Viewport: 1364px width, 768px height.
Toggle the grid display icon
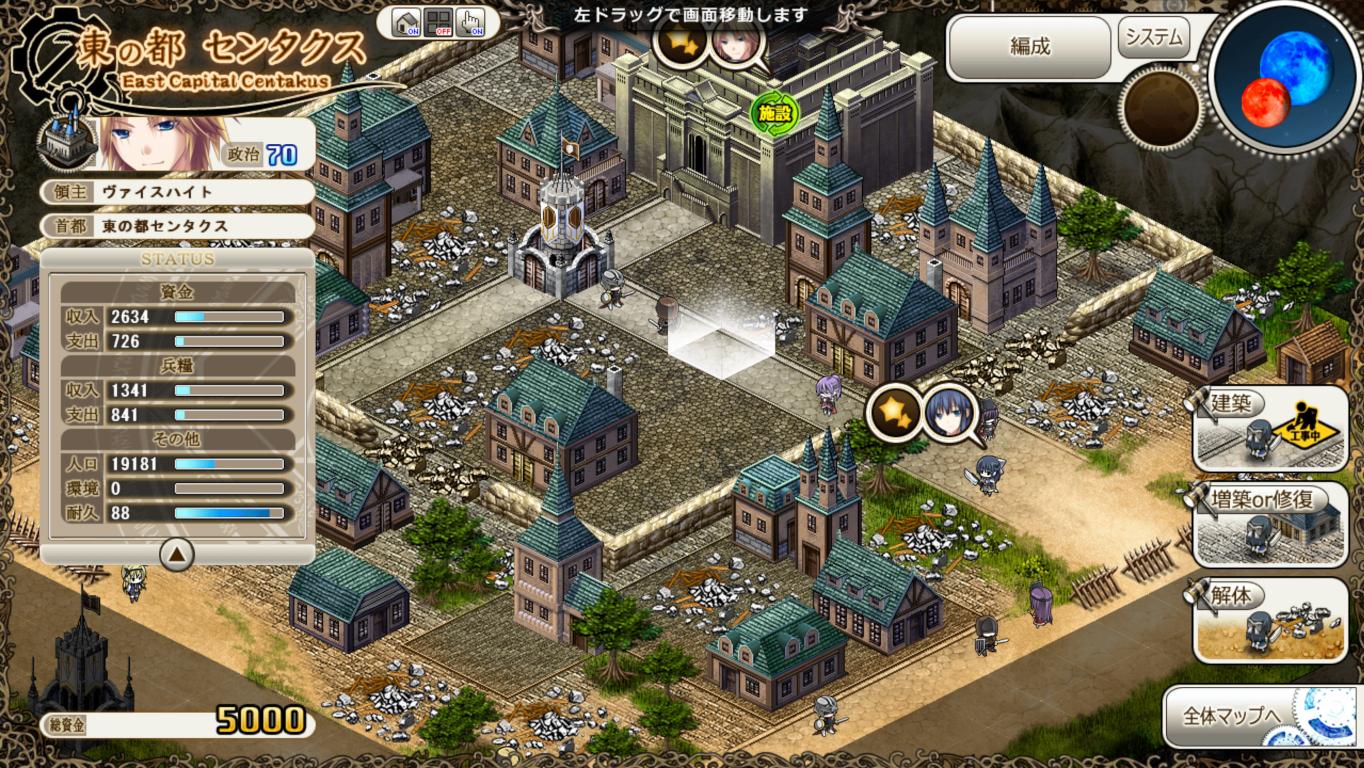coord(438,22)
